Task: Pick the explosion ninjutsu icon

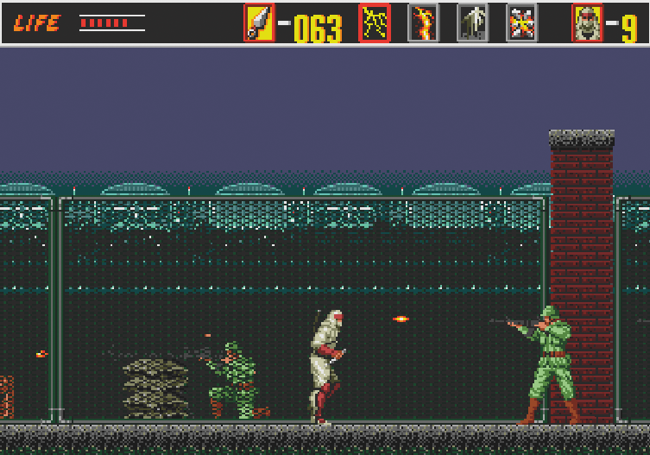Action: click(521, 23)
